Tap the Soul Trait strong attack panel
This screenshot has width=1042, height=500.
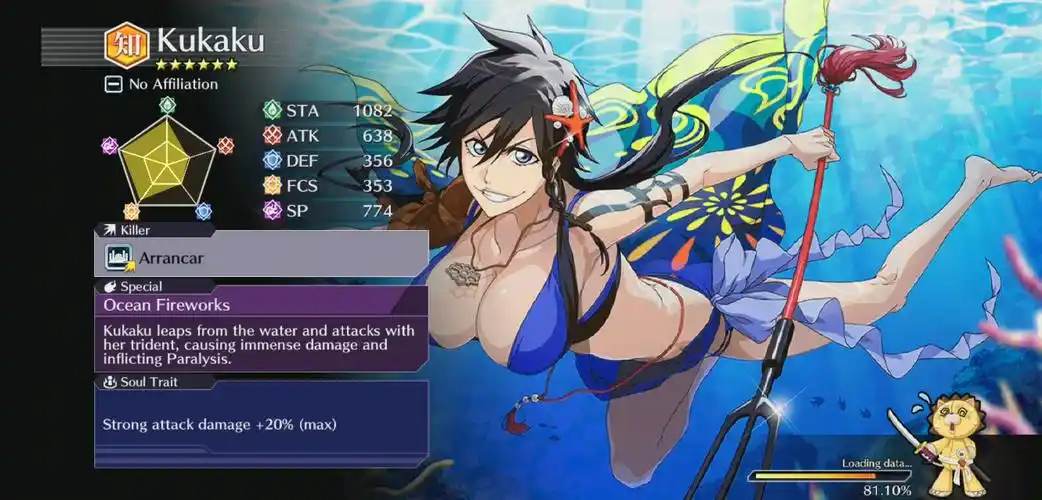click(x=261, y=424)
